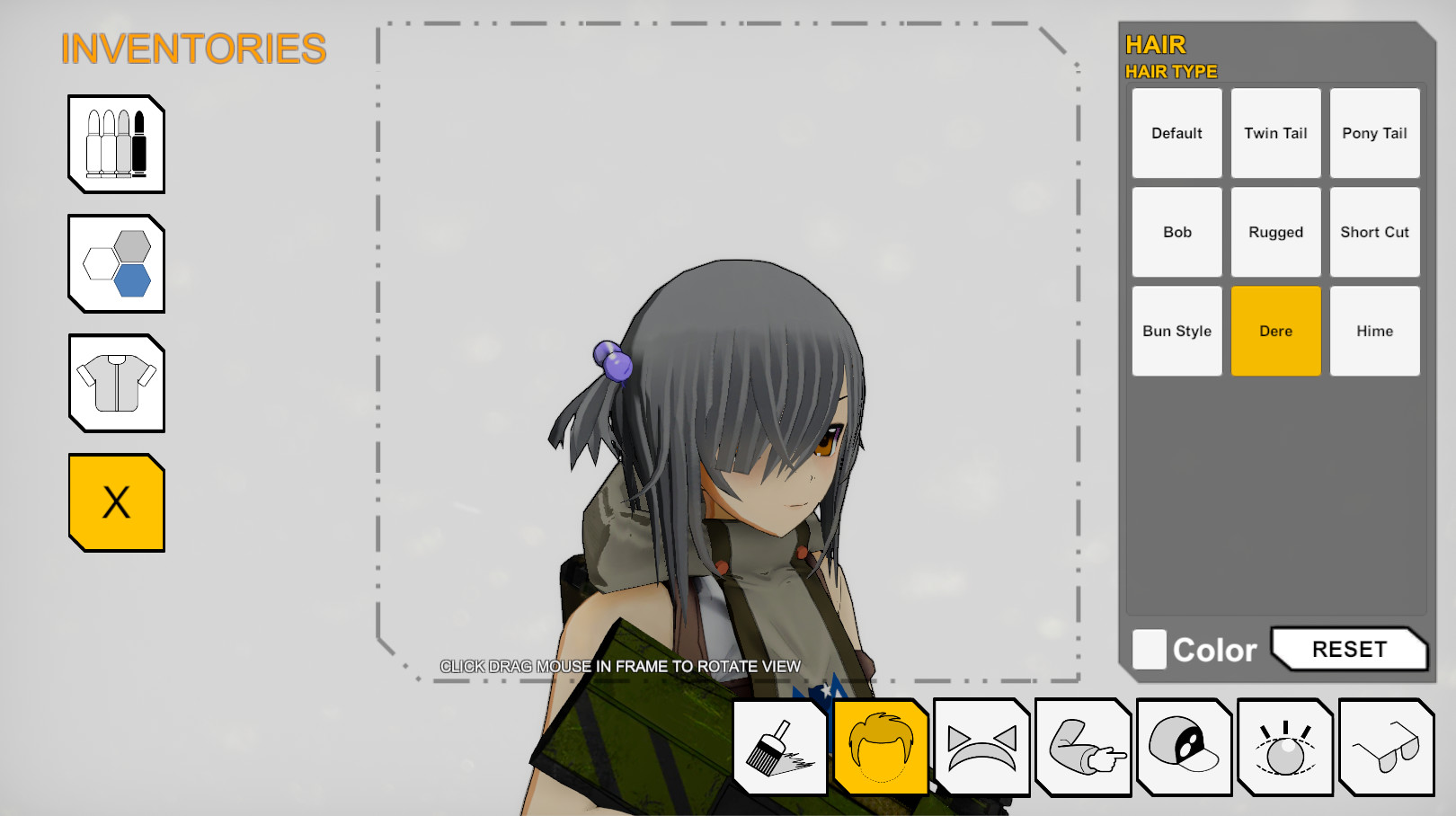
Task: Choose the Hime hairstyle
Action: click(1374, 330)
